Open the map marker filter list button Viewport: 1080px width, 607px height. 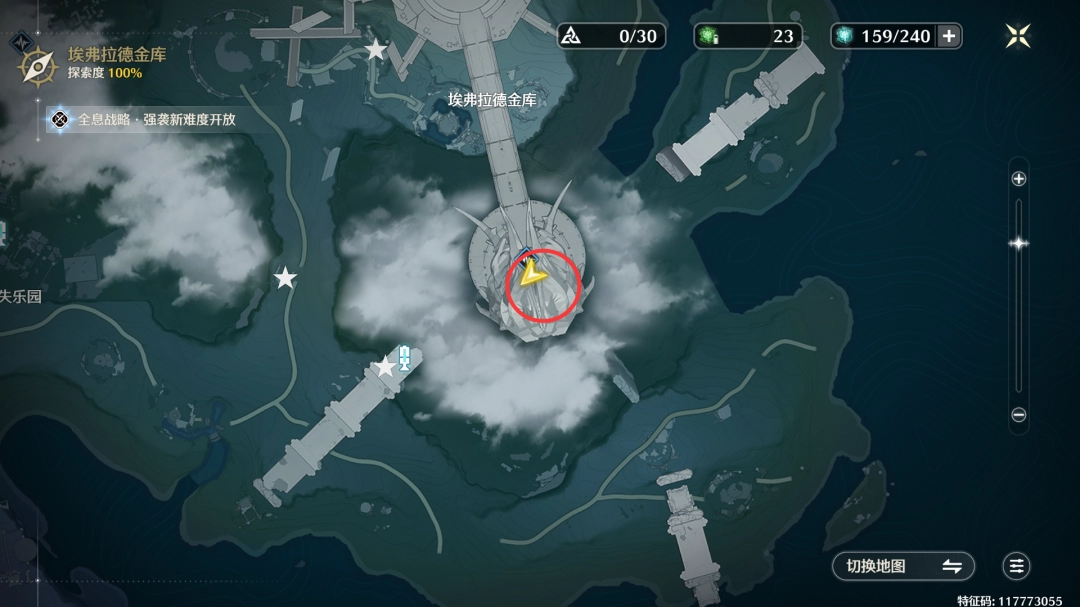(1017, 566)
